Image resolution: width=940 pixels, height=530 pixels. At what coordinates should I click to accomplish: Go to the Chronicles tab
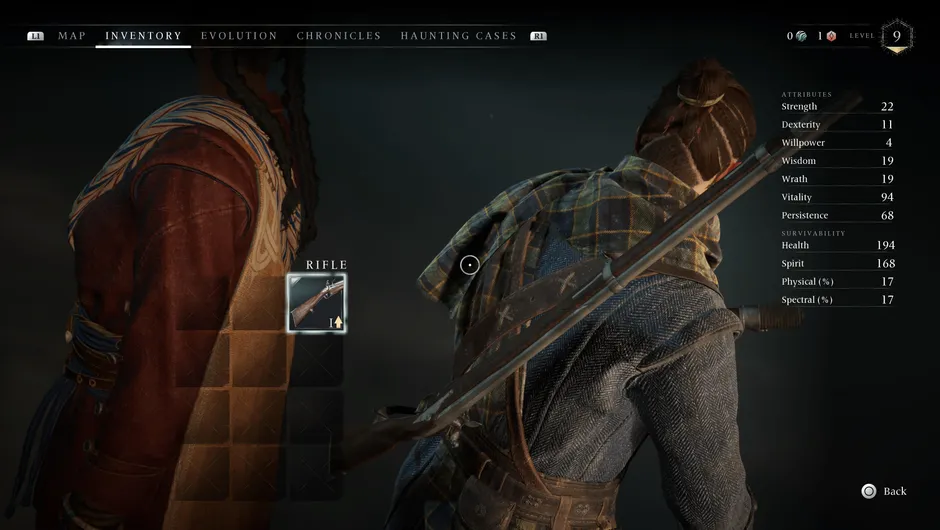pyautogui.click(x=339, y=36)
